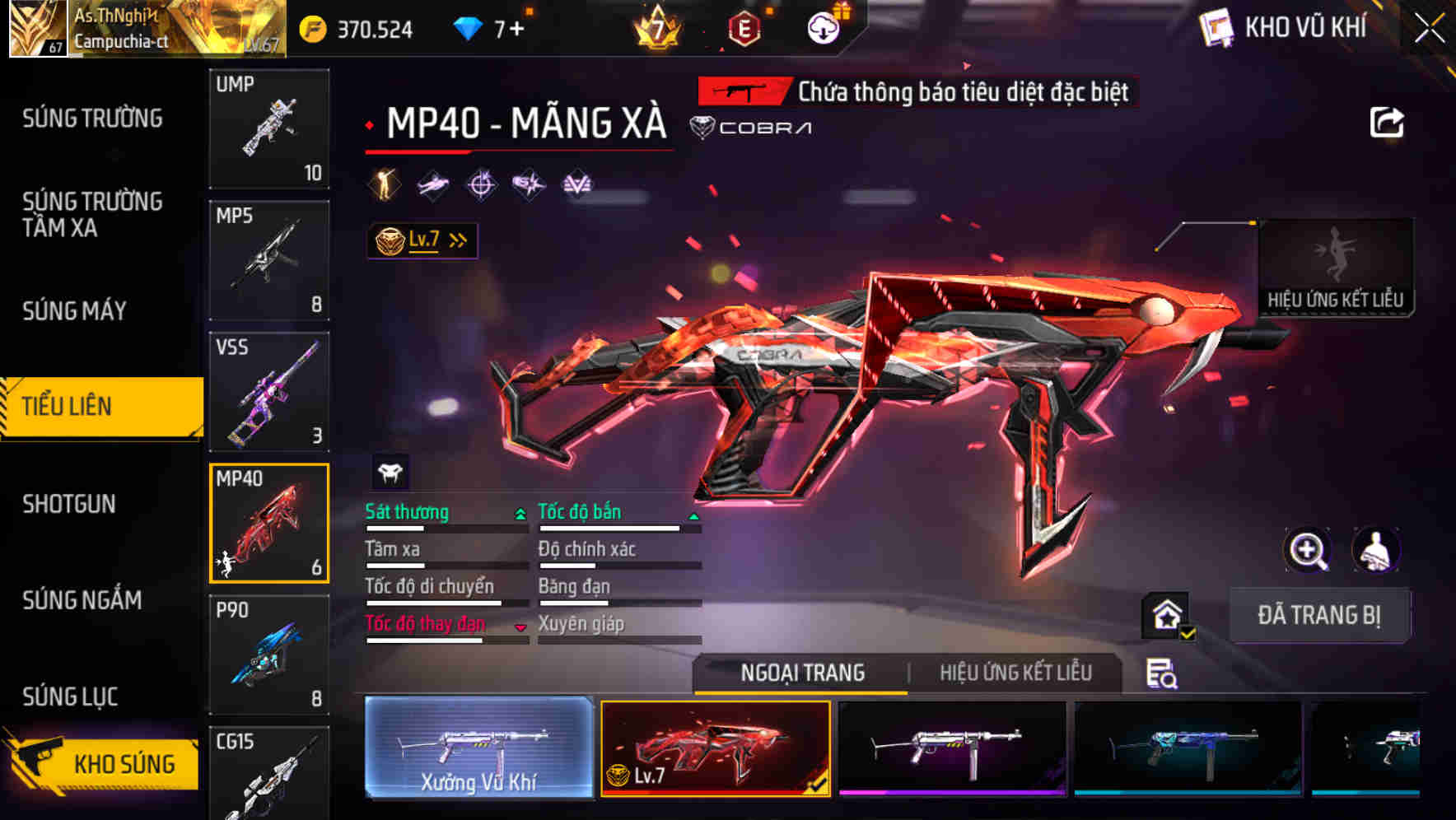Viewport: 1456px width, 820px height.
Task: Select the magnifier zoom icon to preview the weapon
Action: 1308,550
